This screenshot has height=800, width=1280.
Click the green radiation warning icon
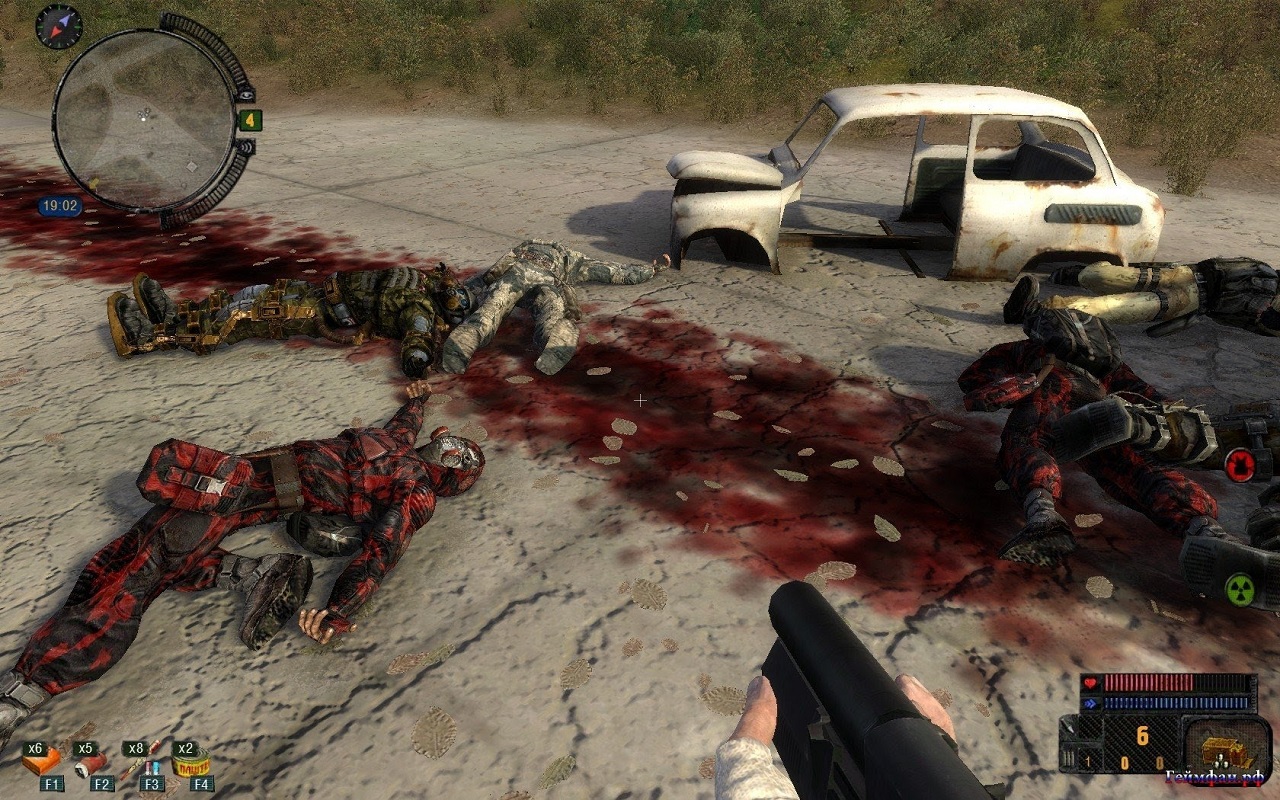point(1239,589)
